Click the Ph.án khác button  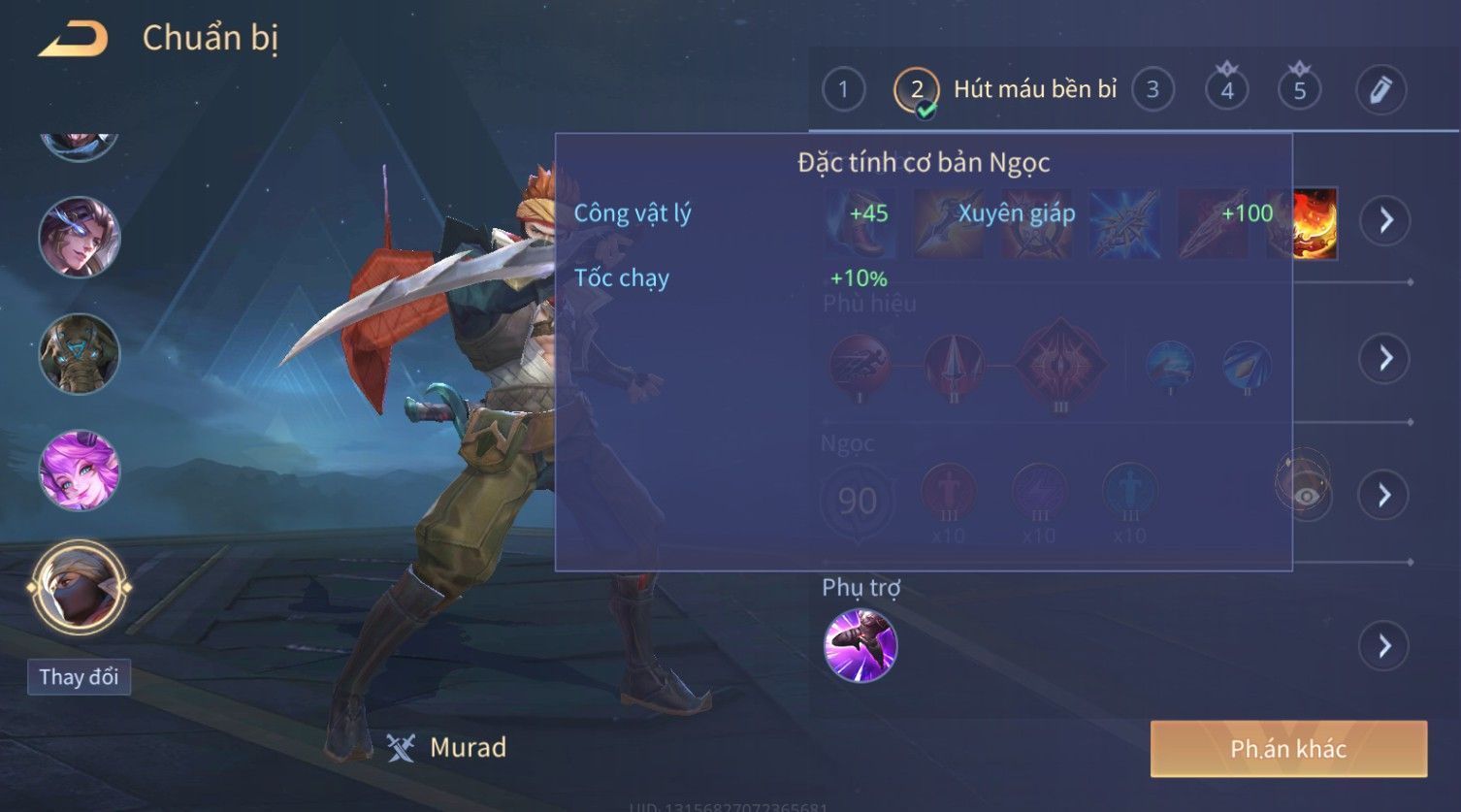[x=1288, y=749]
